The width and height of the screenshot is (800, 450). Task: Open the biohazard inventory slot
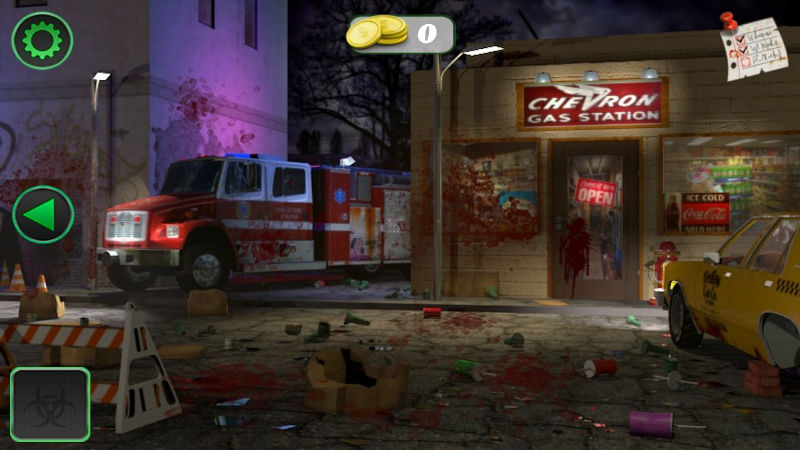tap(50, 405)
